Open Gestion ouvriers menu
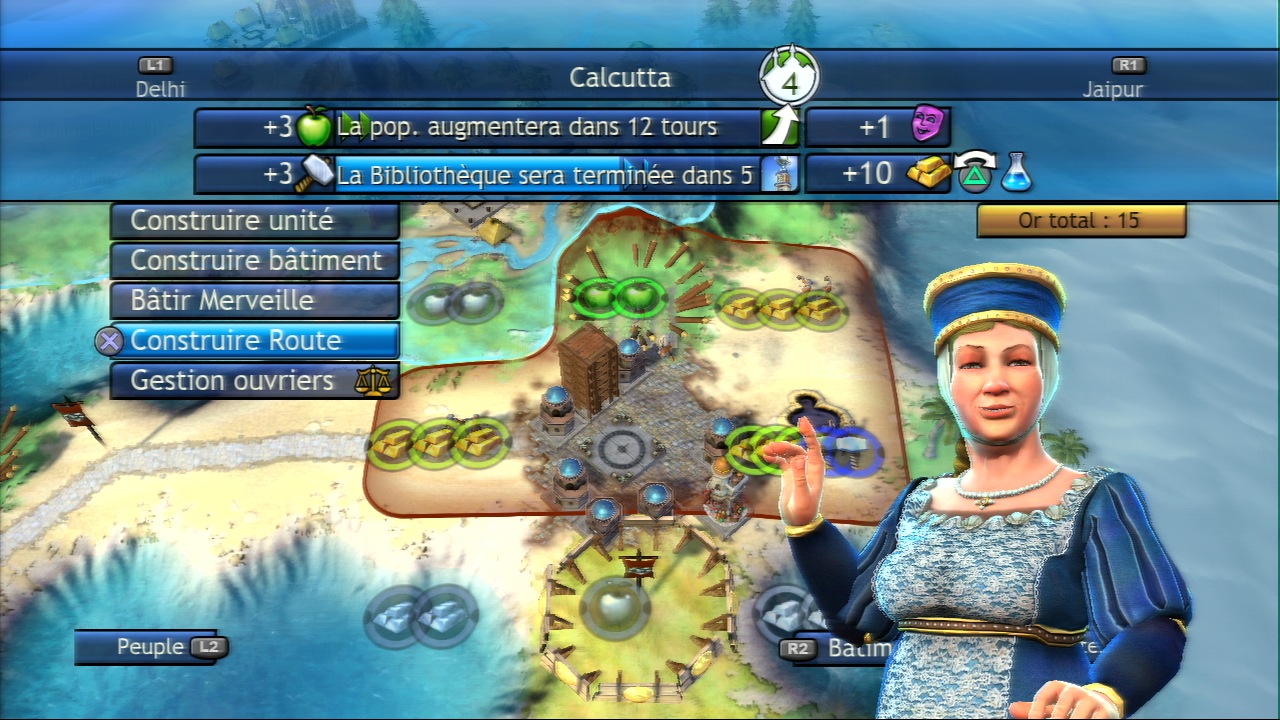The width and height of the screenshot is (1280, 720). 254,381
